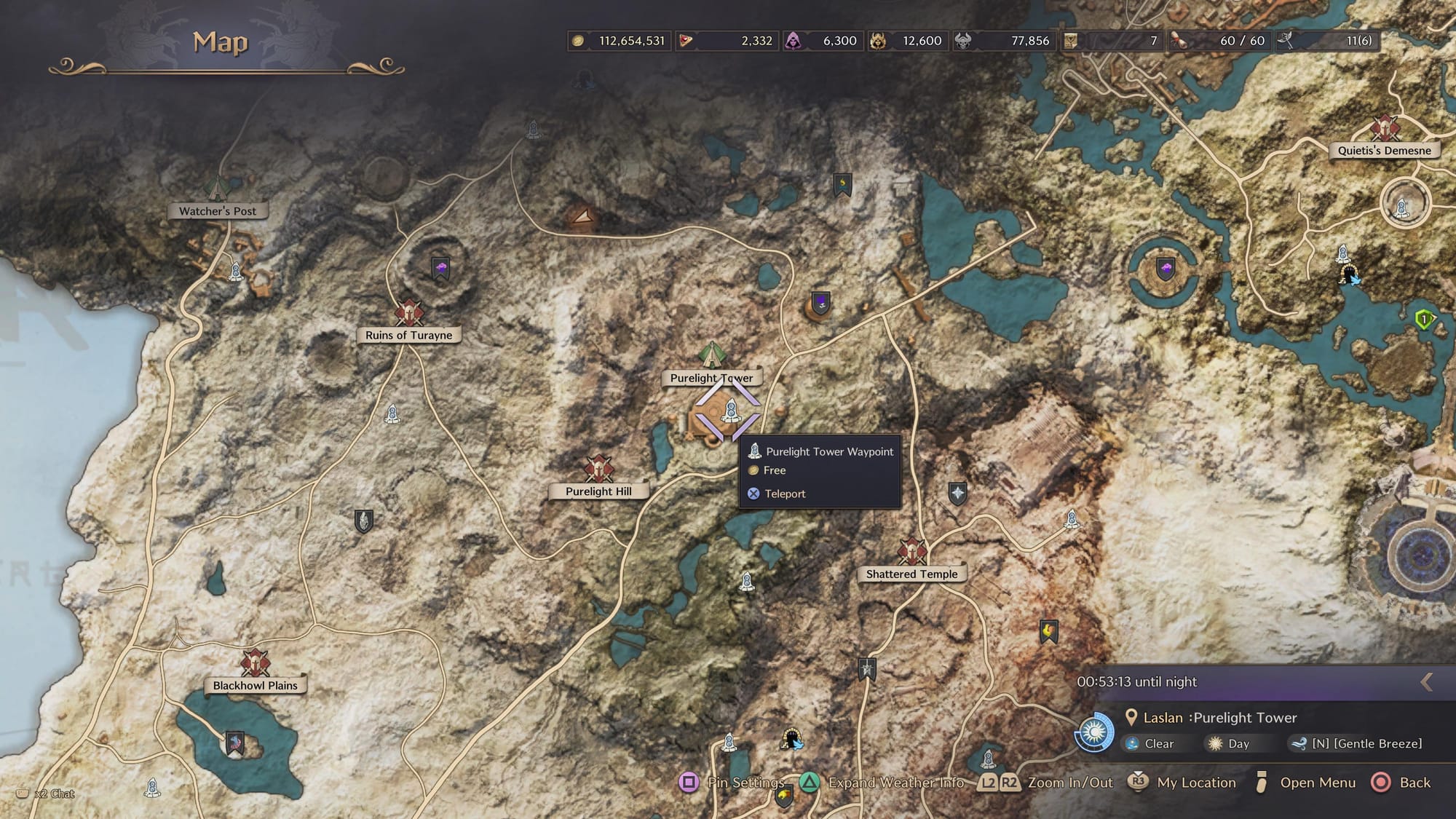
Task: Go Back from the map
Action: tap(1414, 783)
